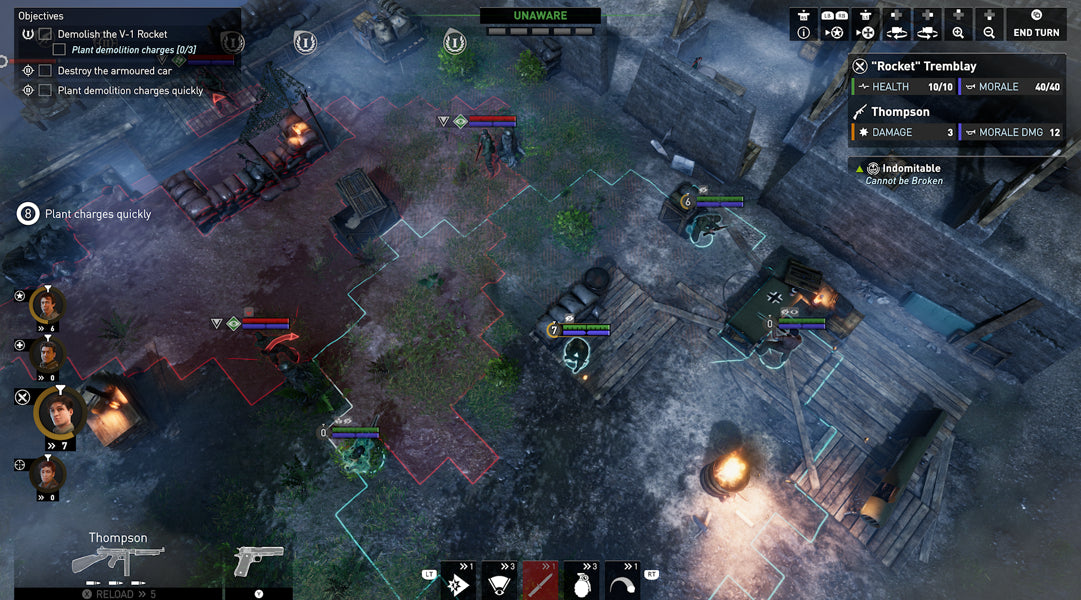Zoom the camera out with the magnifier minus
1081x600 pixels.
(989, 24)
